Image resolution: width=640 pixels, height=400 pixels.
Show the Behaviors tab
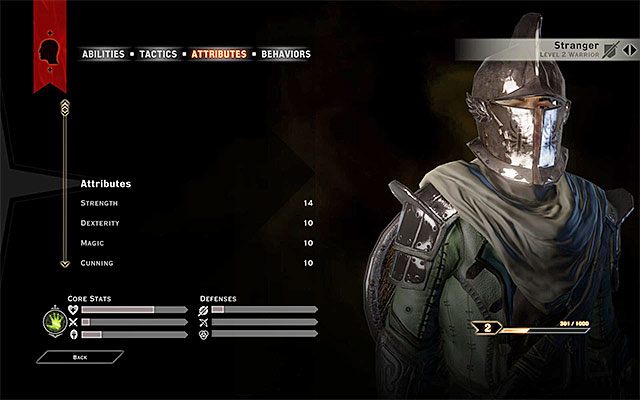click(x=285, y=54)
